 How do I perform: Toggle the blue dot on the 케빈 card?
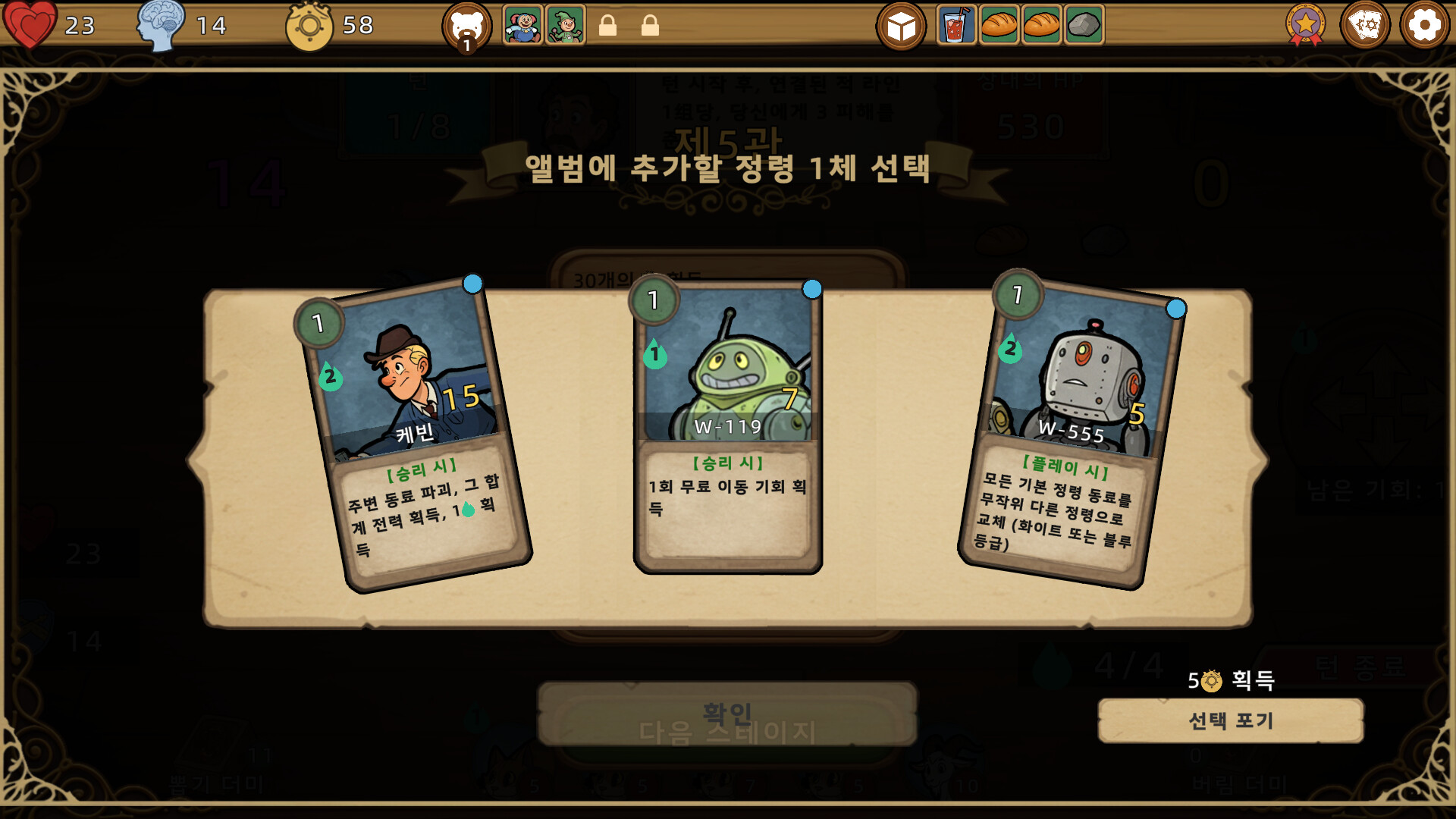point(472,285)
